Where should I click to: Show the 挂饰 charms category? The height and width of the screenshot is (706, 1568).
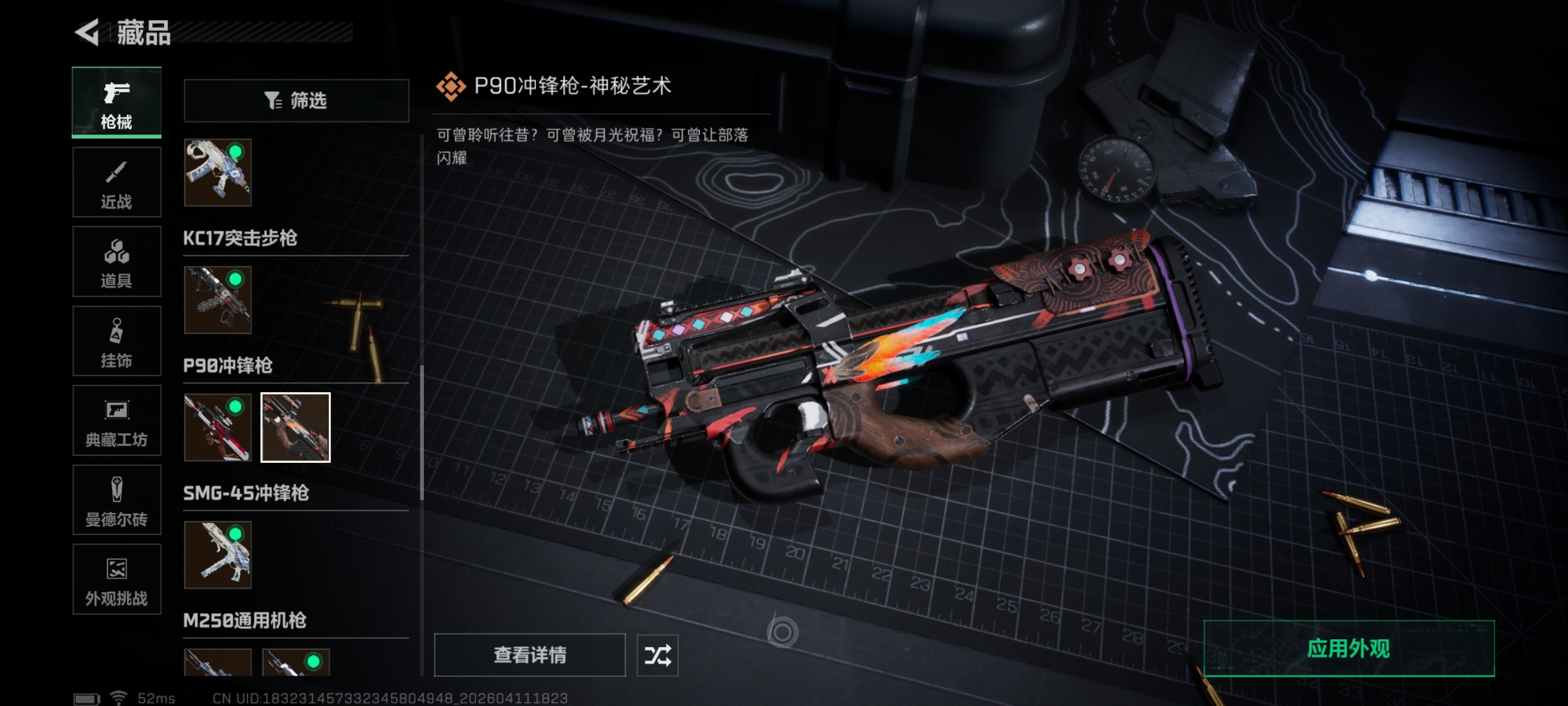[116, 341]
